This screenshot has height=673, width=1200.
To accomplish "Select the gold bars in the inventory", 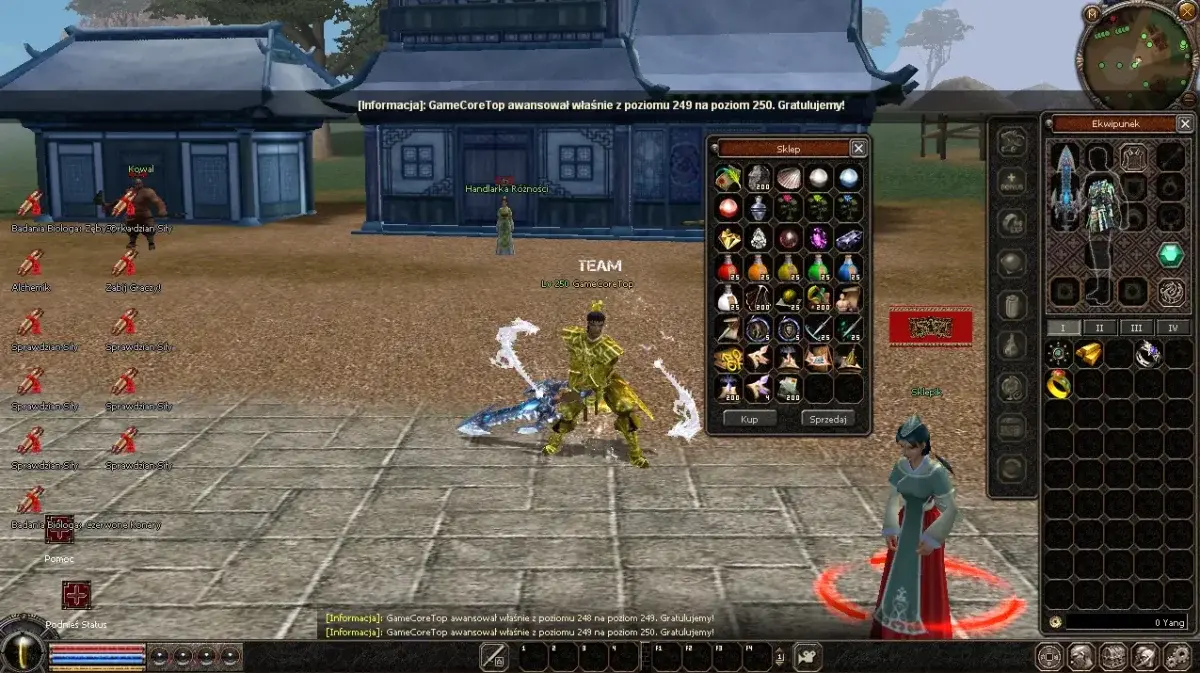I will 1088,353.
